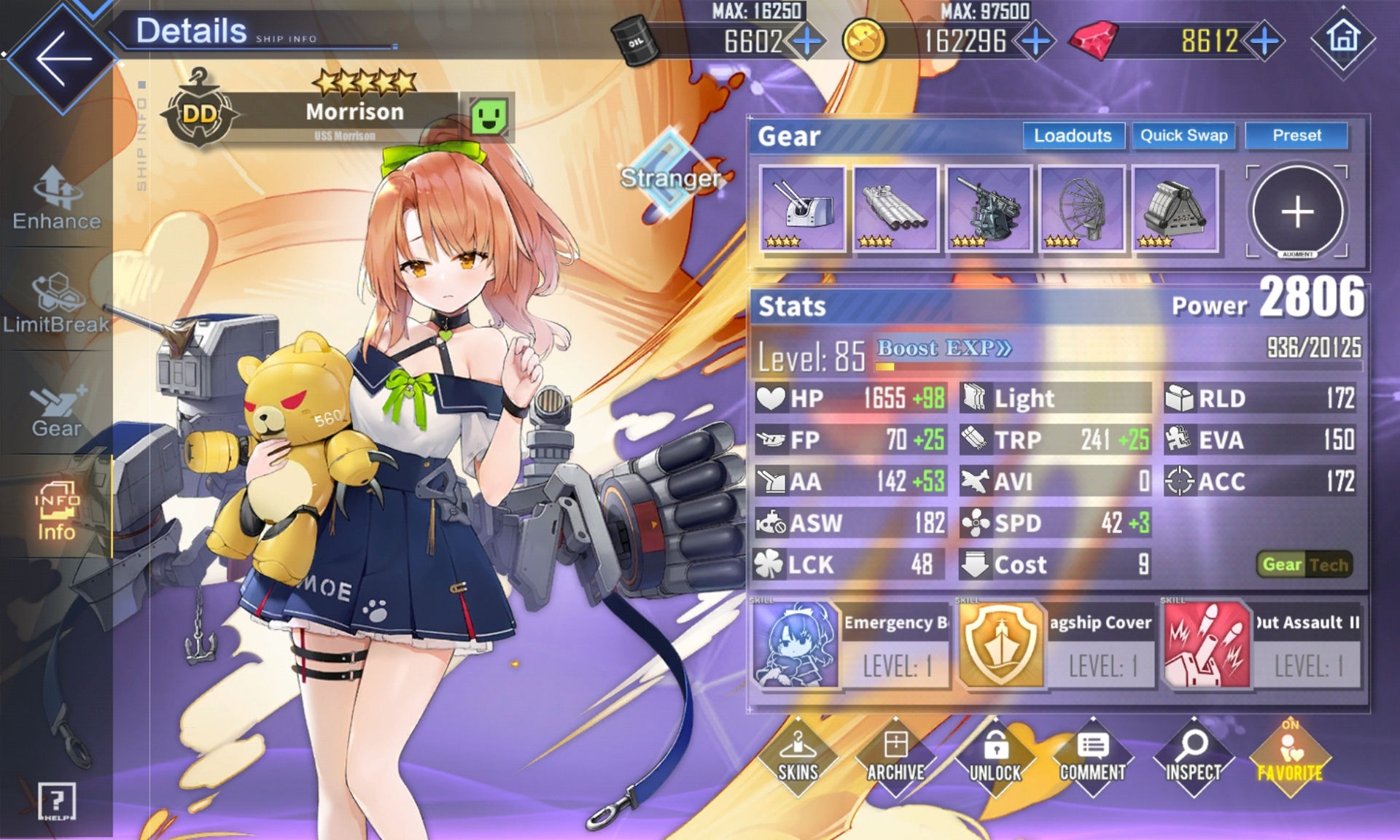
Task: Toggle the Favorite button
Action: pyautogui.click(x=1290, y=758)
